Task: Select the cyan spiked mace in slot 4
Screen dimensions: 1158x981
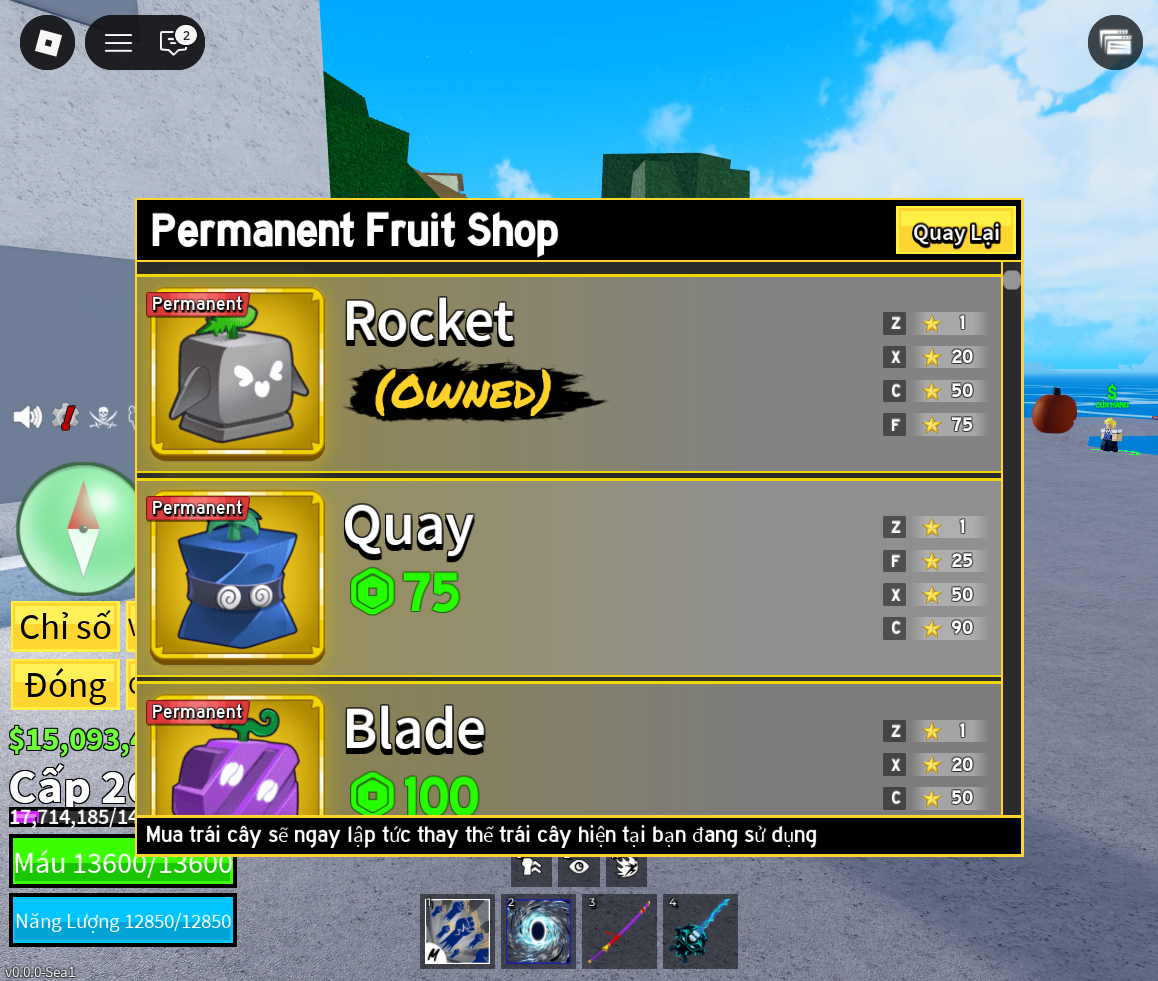Action: [700, 931]
